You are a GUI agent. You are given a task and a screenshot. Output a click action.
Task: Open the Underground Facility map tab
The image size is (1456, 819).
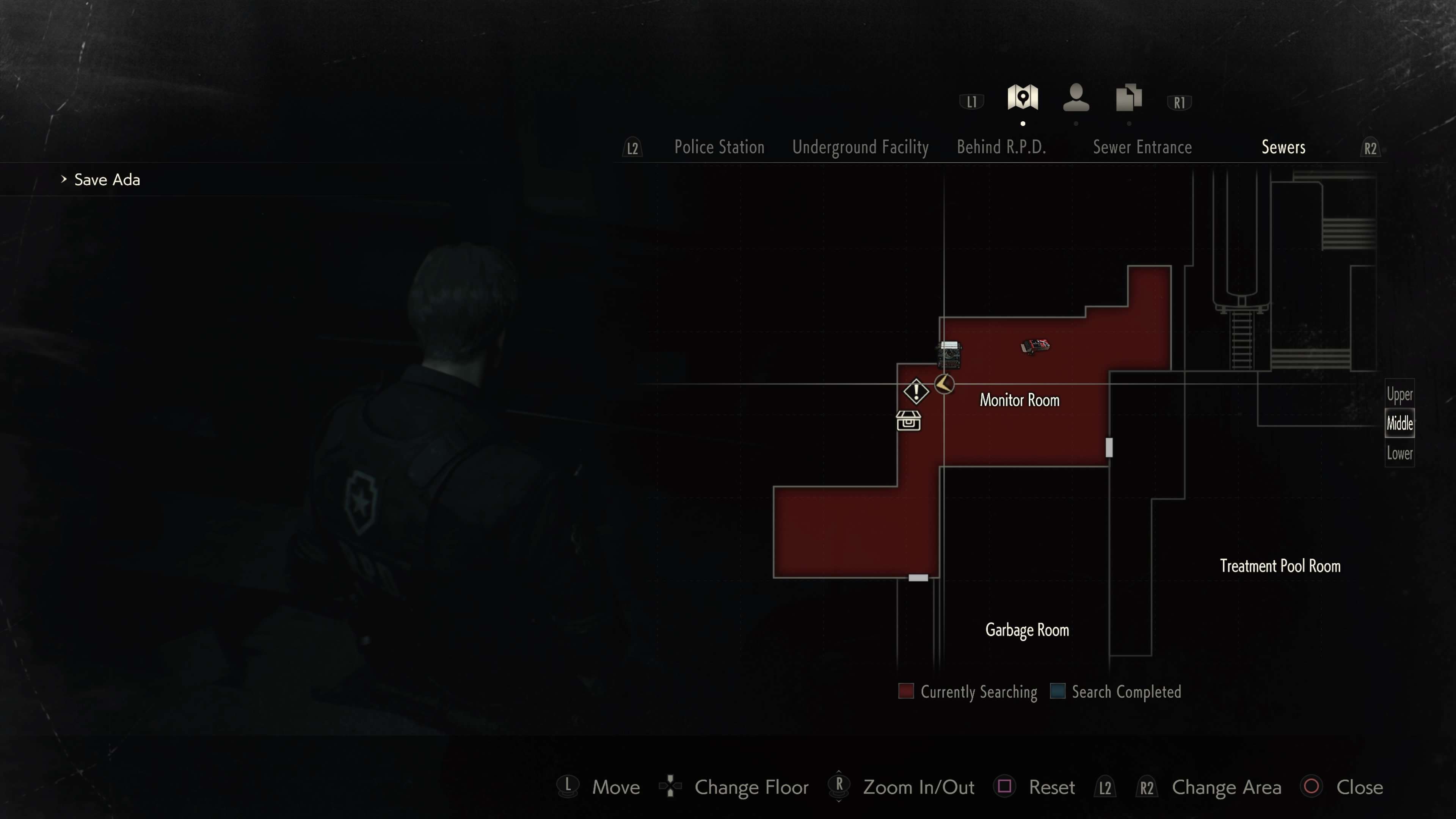point(860,147)
